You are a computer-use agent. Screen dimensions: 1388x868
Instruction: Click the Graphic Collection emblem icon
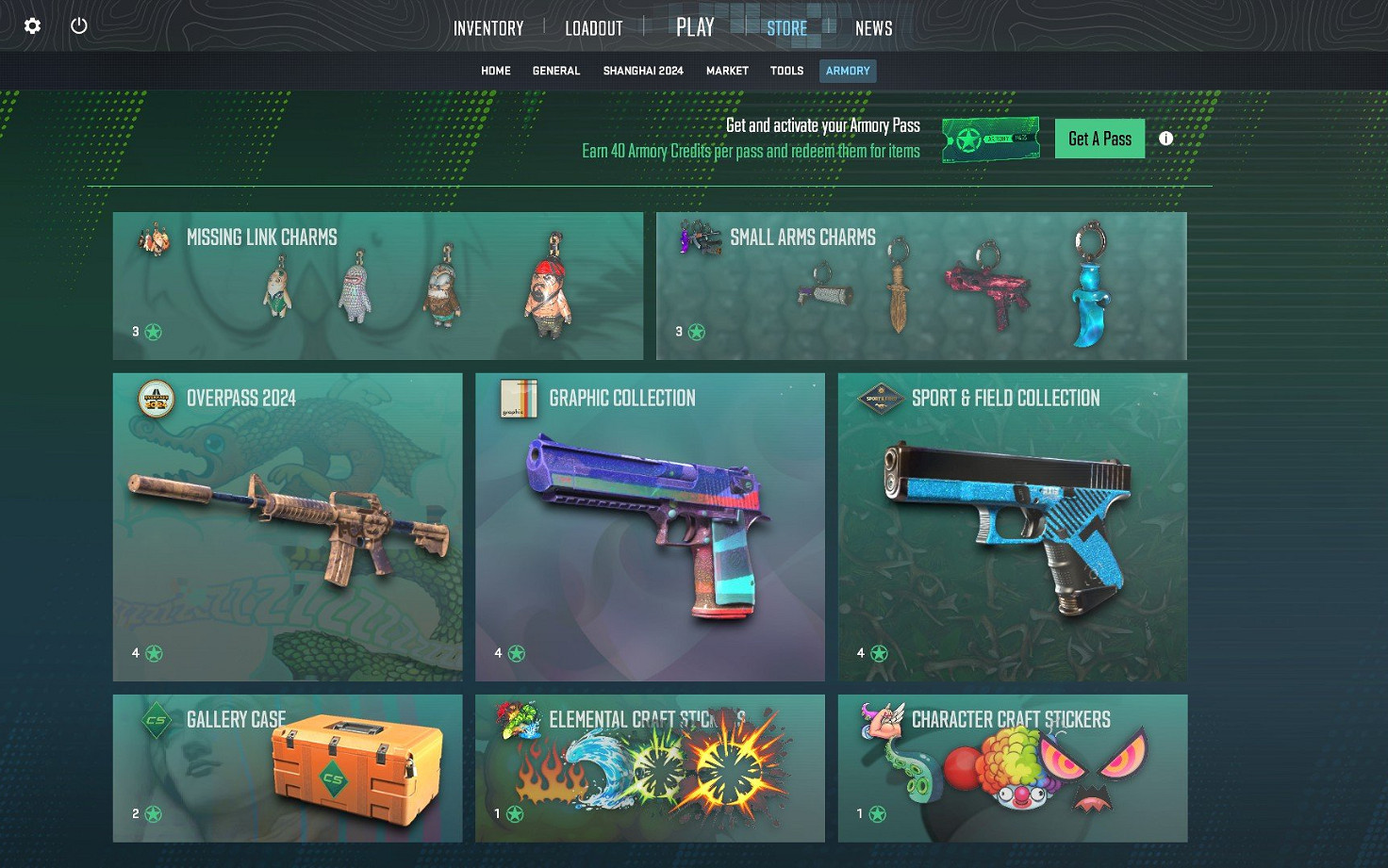click(517, 400)
